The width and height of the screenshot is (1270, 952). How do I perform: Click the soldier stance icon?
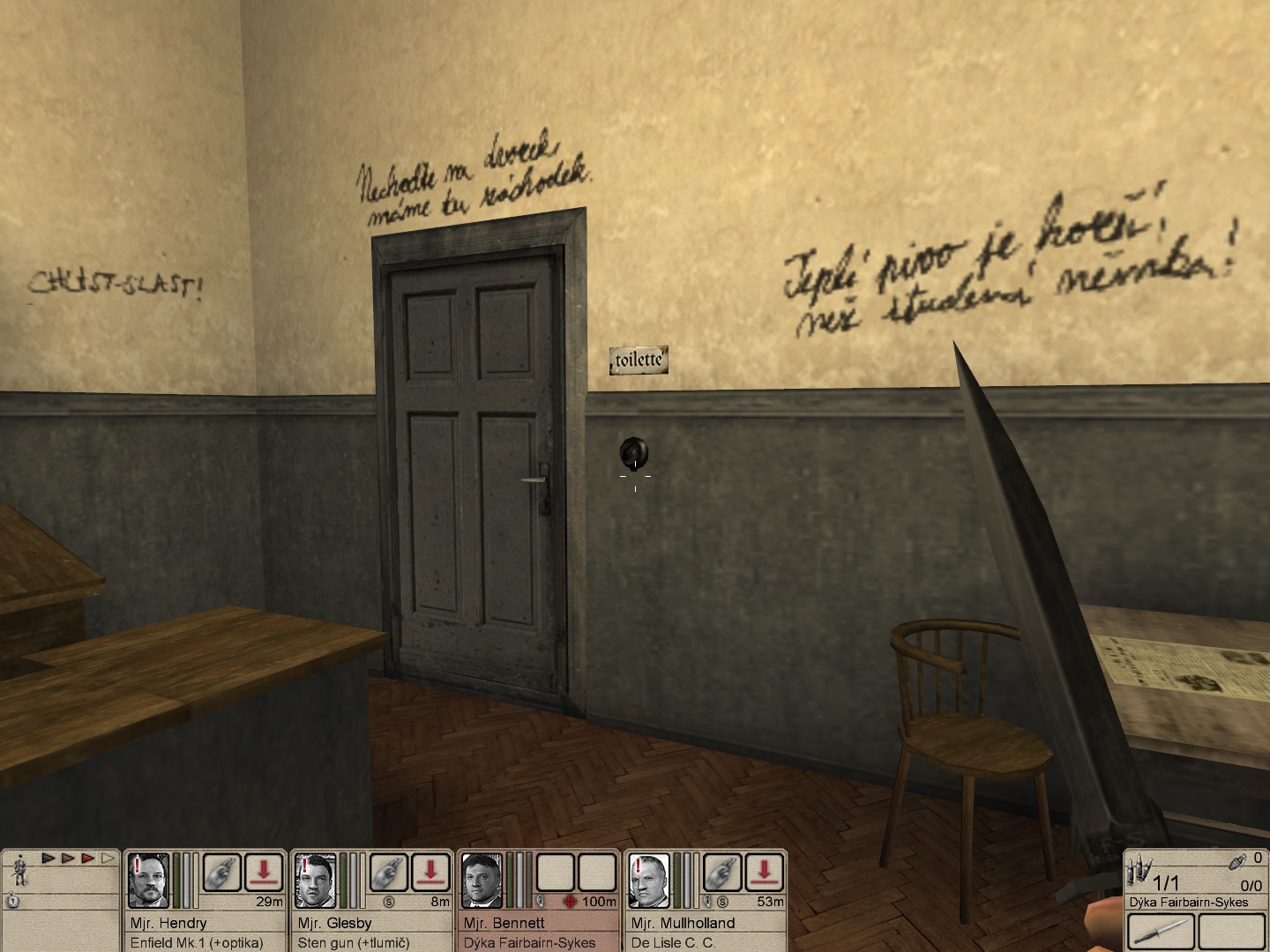coord(19,872)
